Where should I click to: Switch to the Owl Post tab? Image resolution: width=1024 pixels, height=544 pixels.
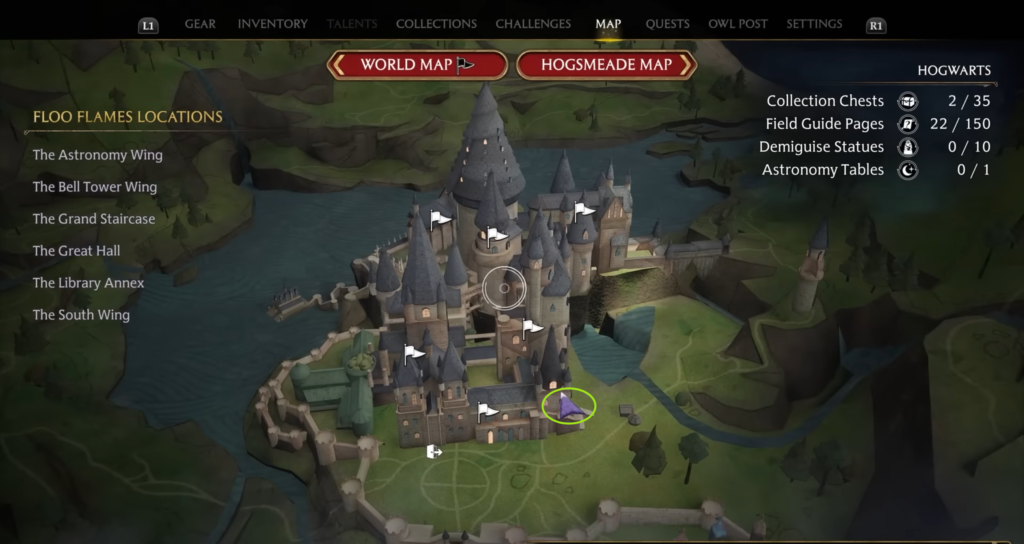pyautogui.click(x=738, y=24)
